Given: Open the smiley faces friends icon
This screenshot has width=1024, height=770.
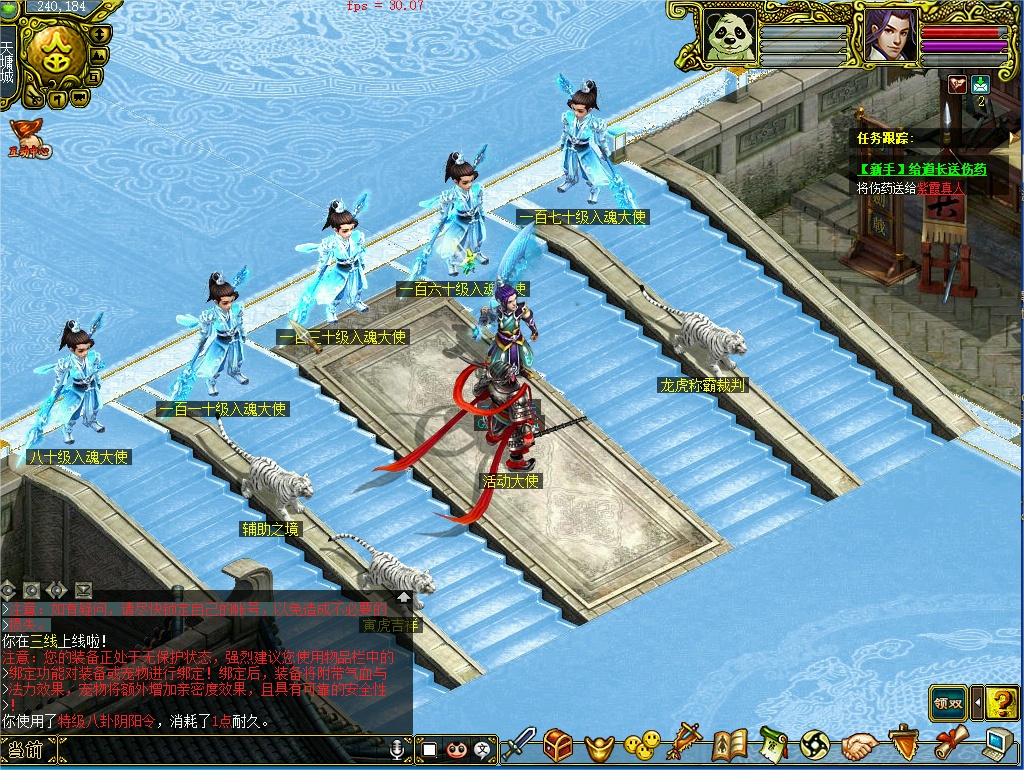Looking at the screenshot, I should point(641,745).
